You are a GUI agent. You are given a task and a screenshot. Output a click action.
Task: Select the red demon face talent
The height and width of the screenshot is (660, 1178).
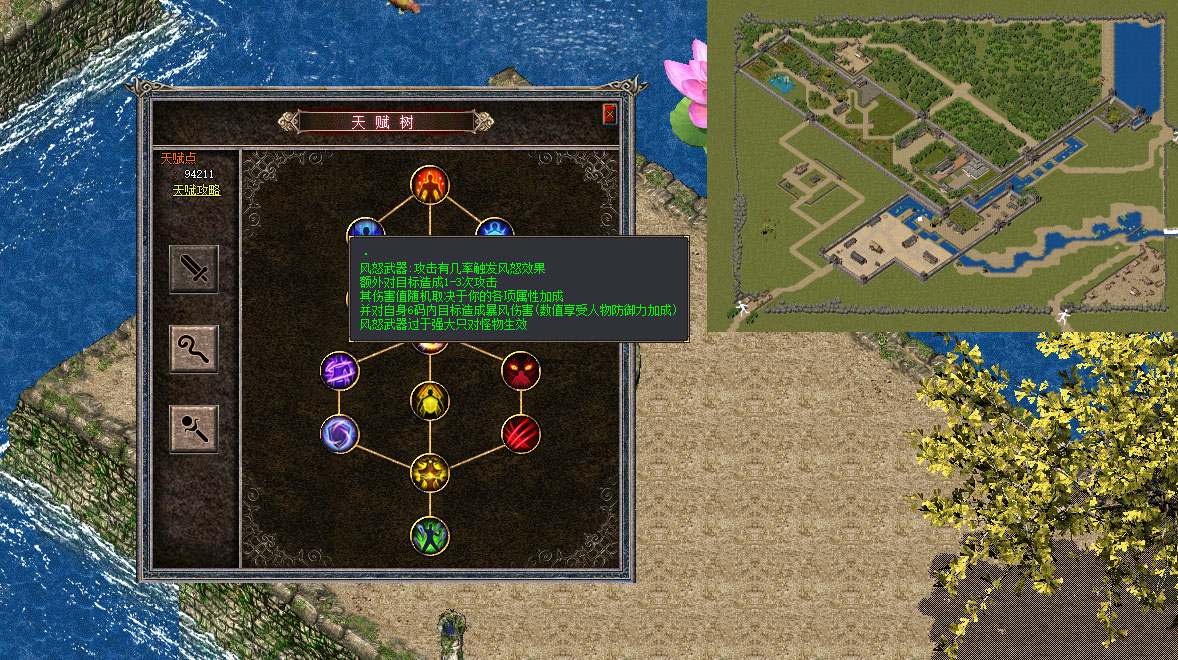pyautogui.click(x=520, y=371)
